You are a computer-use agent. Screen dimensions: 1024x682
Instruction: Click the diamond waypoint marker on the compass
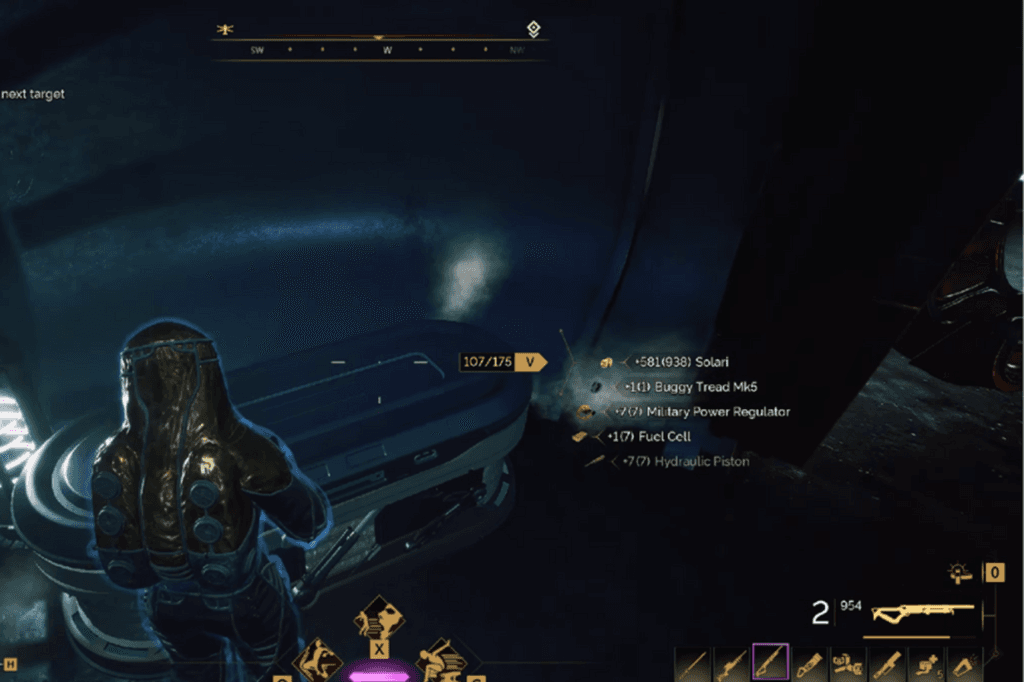coord(534,29)
